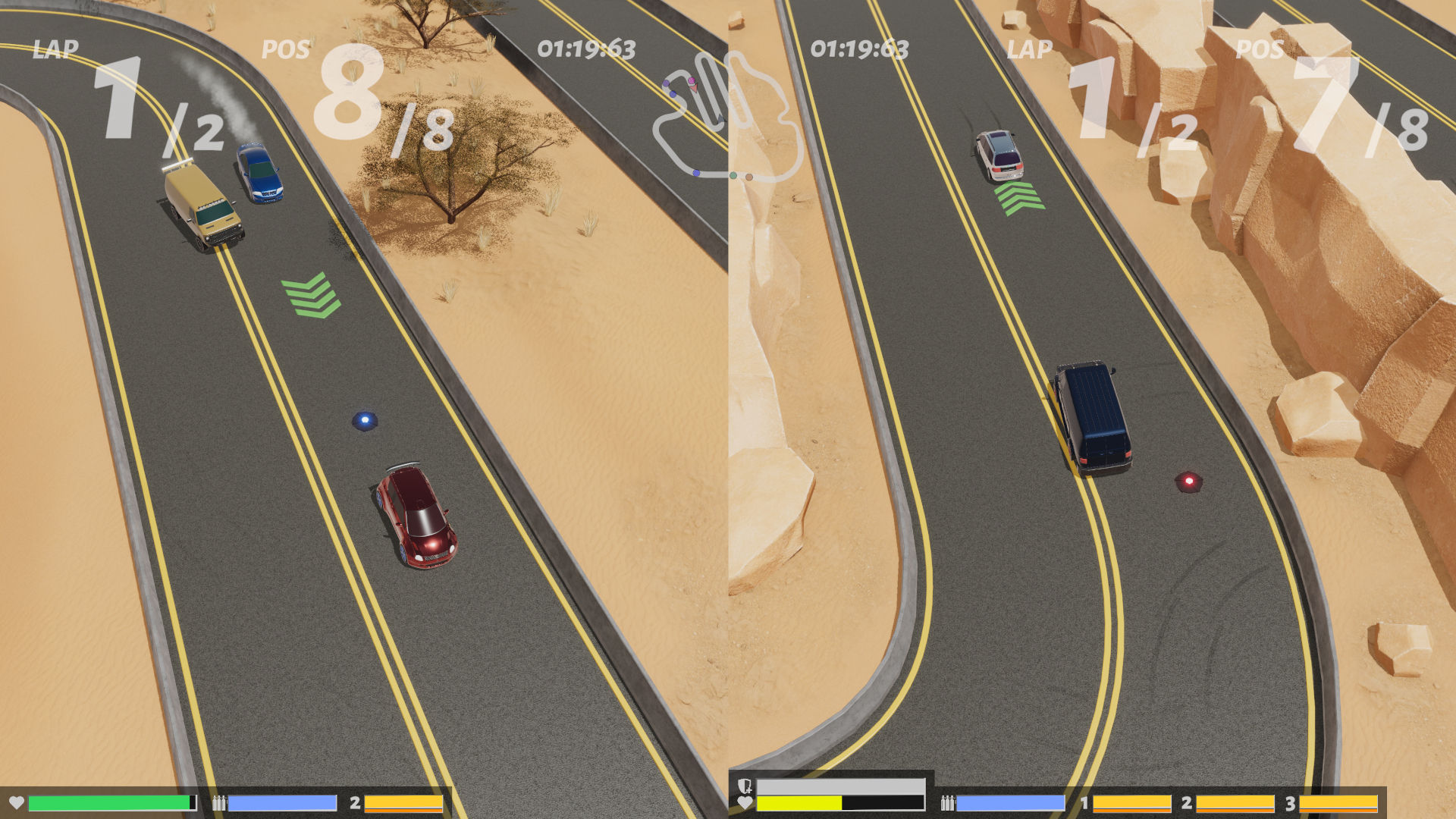Click the blue pickup orb on the road
This screenshot has width=1456, height=819.
(366, 419)
